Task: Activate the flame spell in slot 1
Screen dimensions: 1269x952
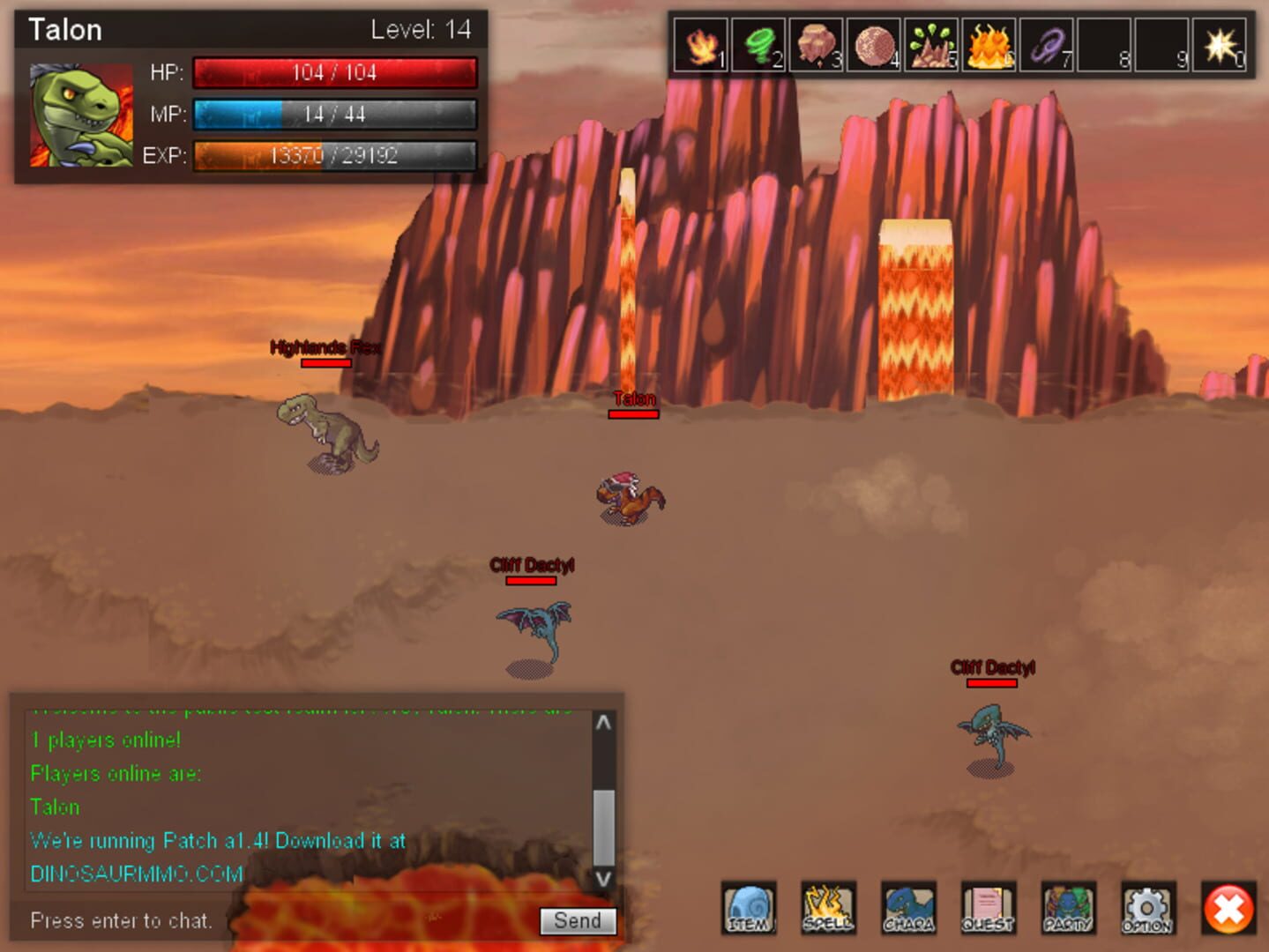Action: [701, 46]
